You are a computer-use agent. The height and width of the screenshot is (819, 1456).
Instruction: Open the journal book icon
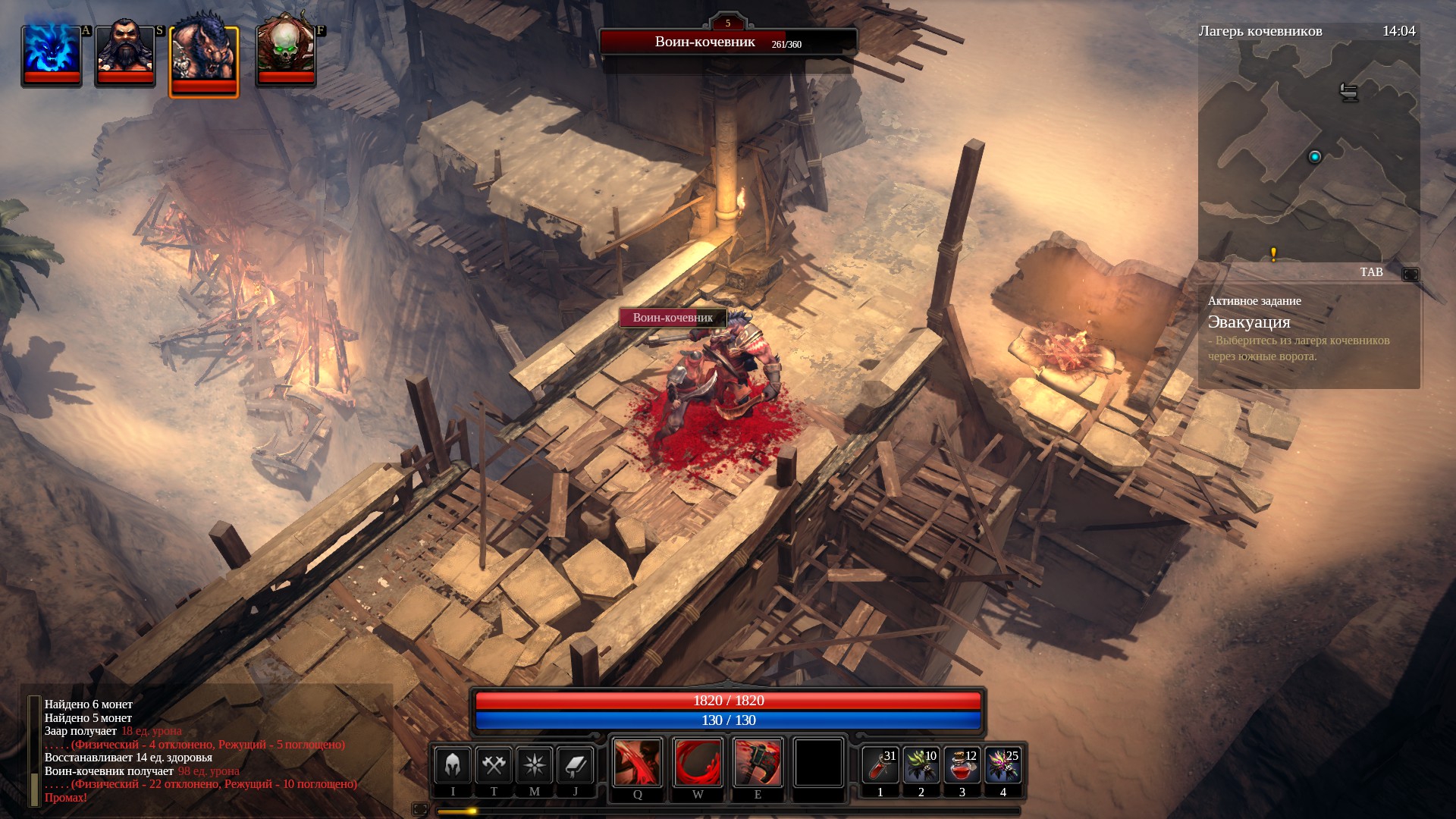[x=575, y=764]
